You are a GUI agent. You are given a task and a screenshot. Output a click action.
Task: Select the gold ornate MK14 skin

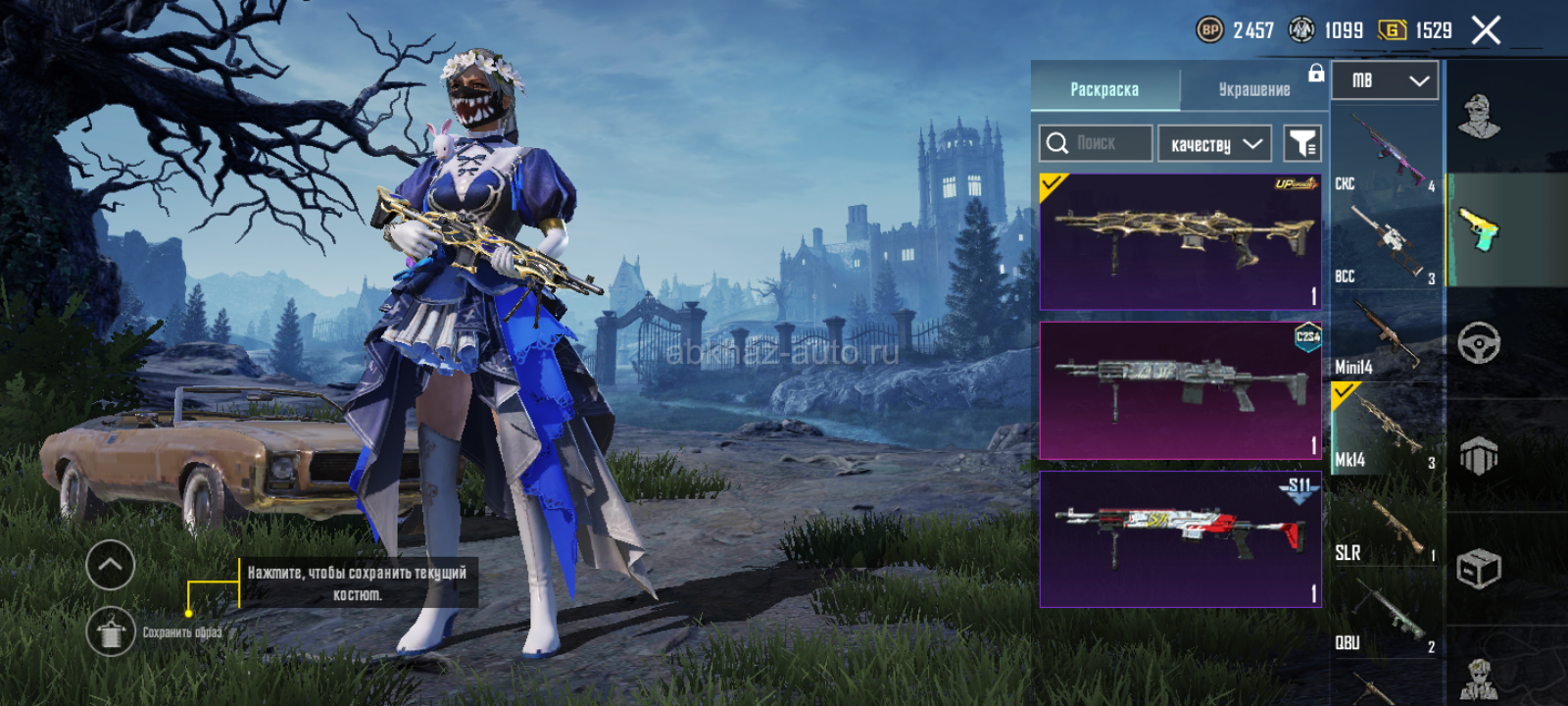[x=1180, y=242]
